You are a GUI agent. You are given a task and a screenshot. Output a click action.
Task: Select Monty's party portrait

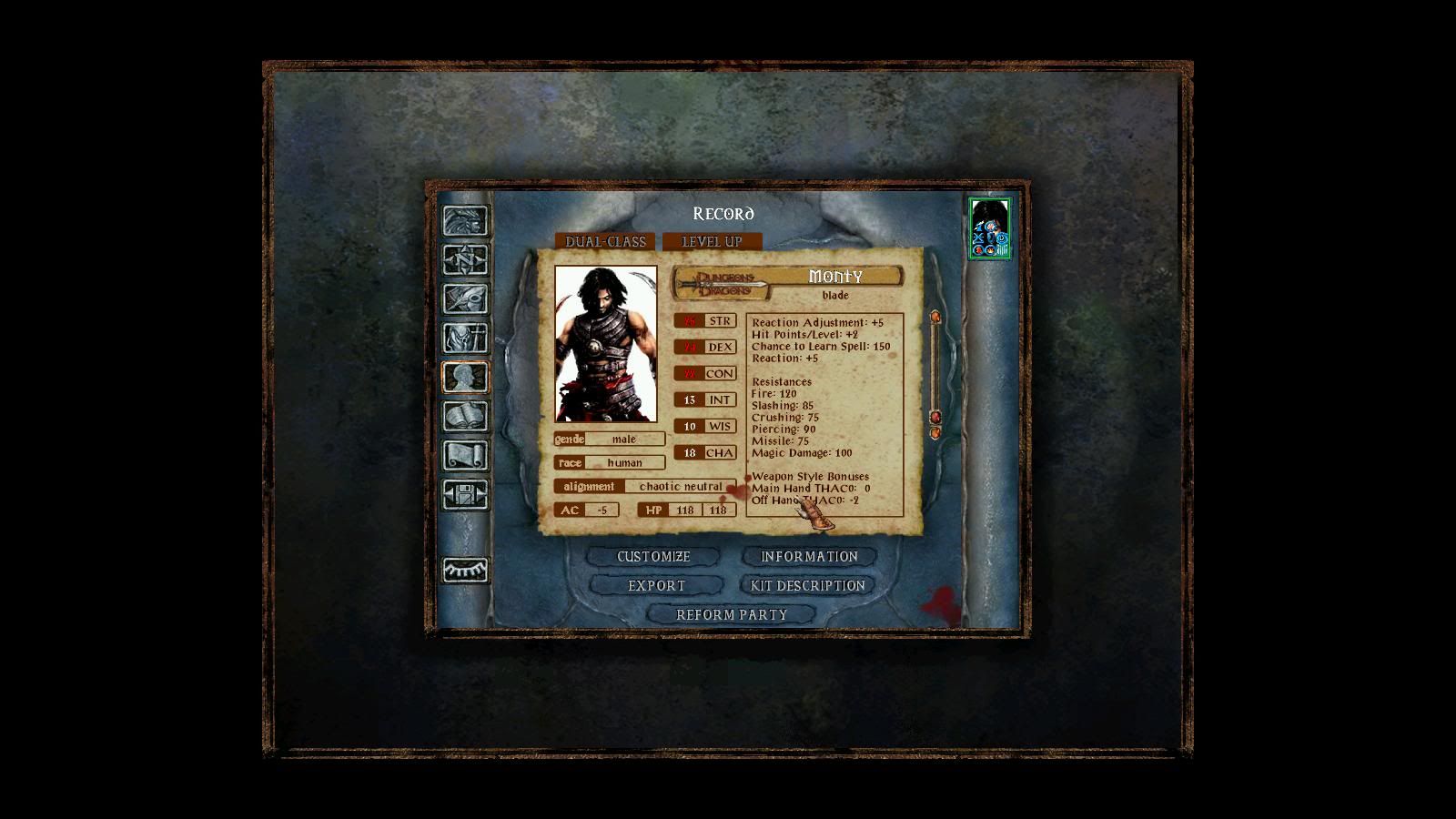click(989, 227)
